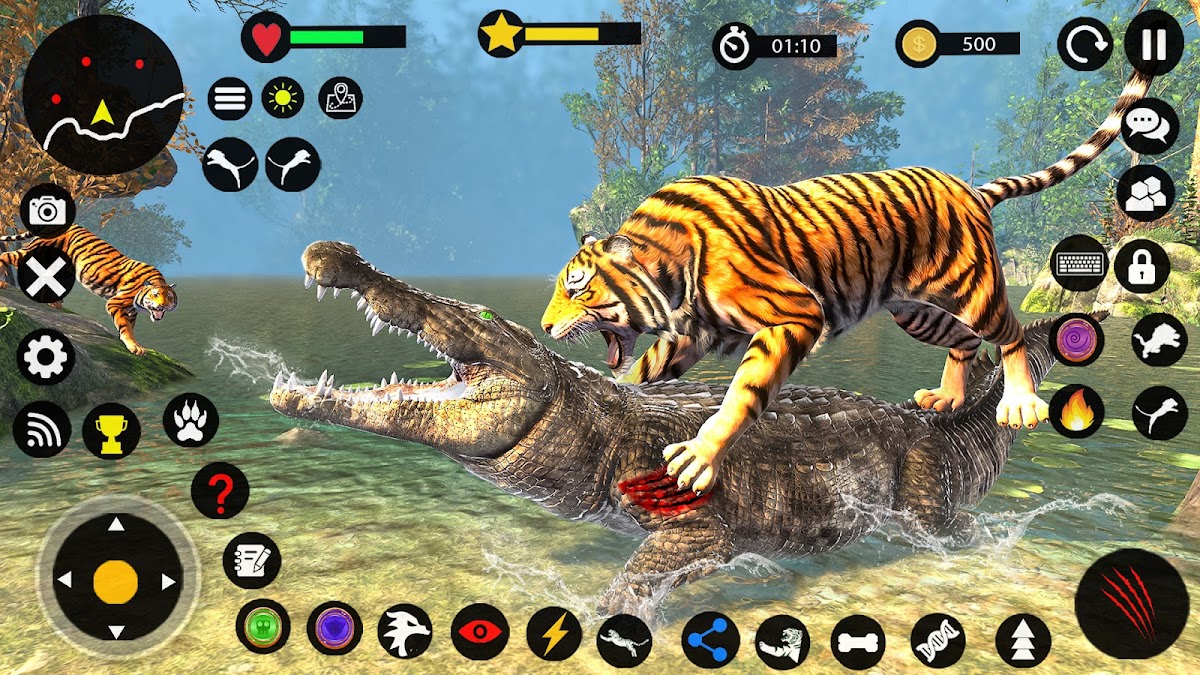This screenshot has width=1200, height=675.
Task: Pause the game
Action: tap(1154, 44)
